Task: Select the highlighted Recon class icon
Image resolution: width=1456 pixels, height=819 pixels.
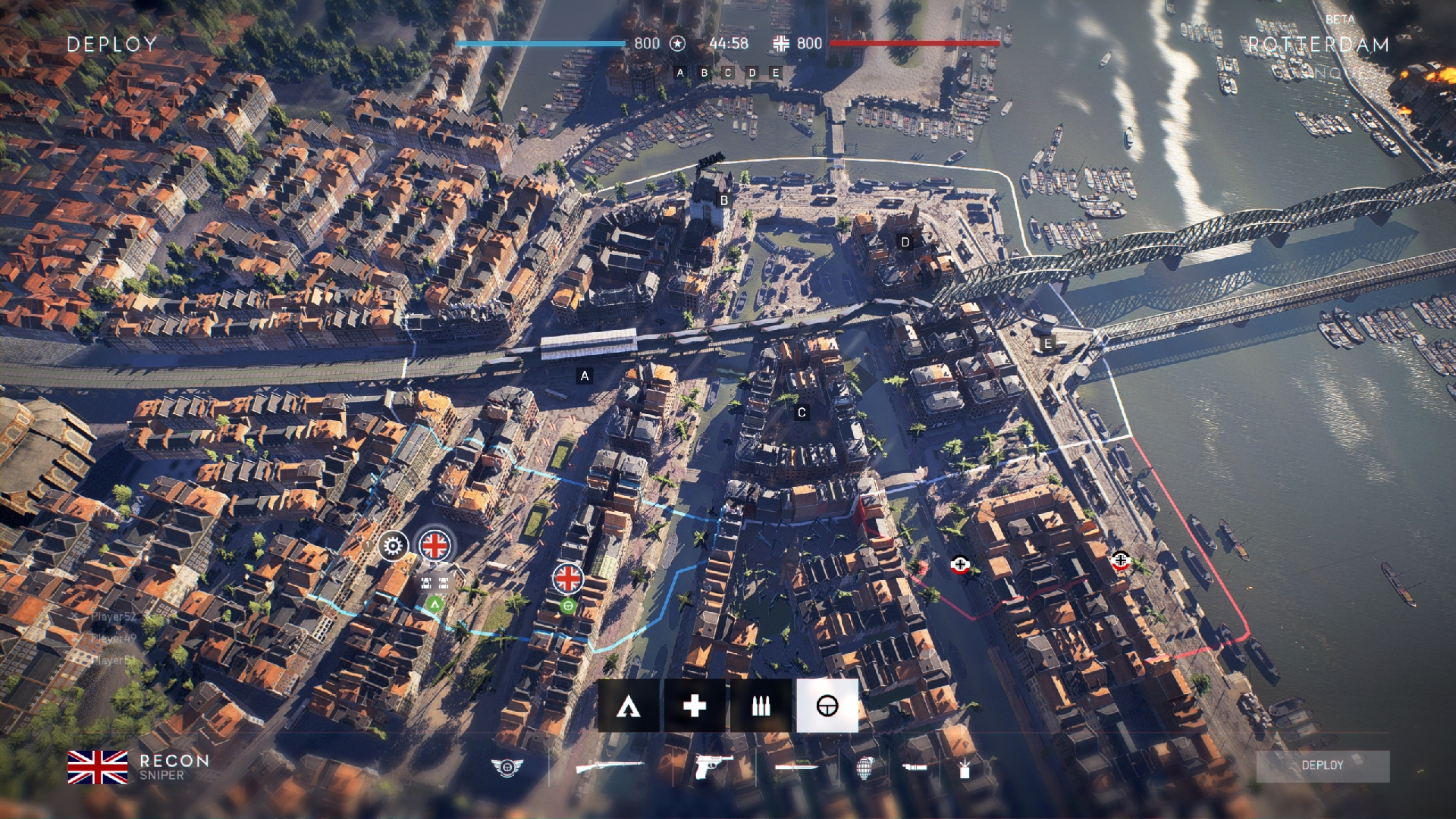Action: click(827, 706)
